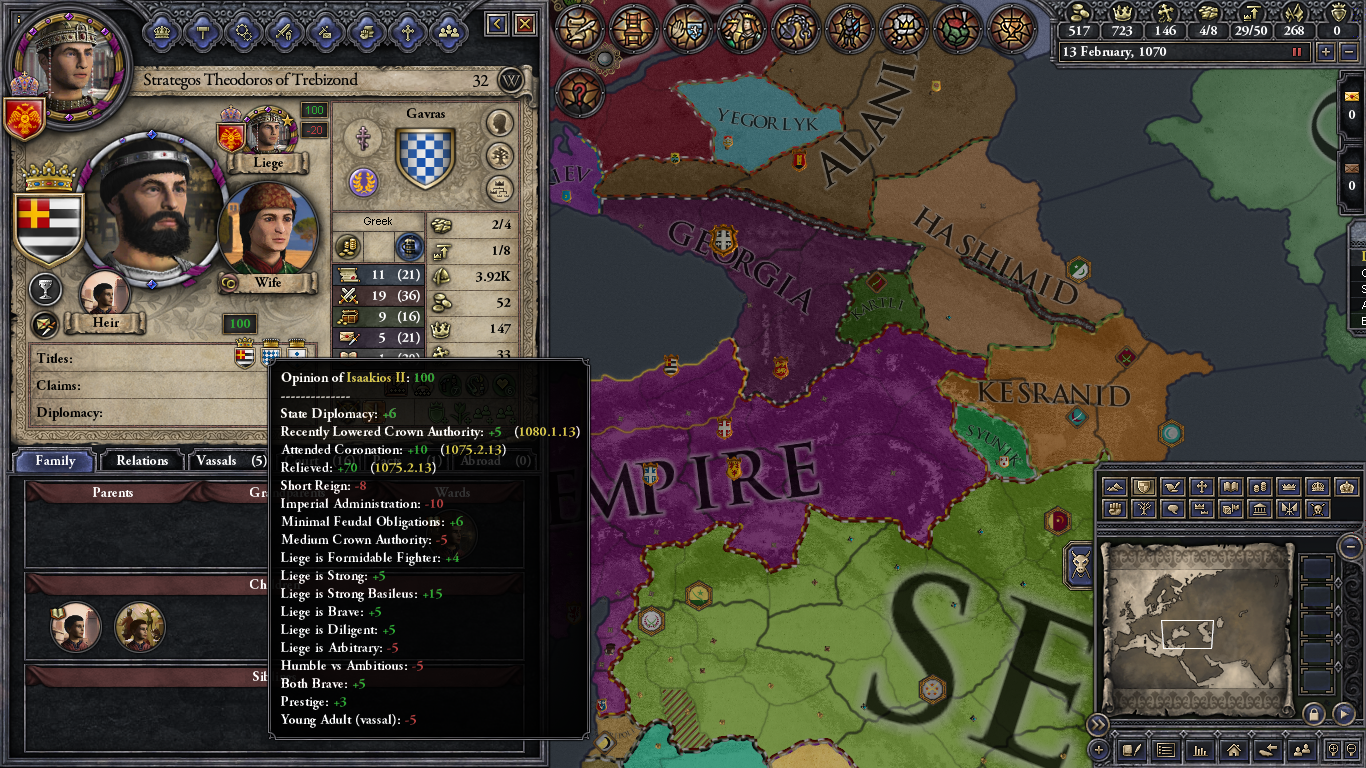Select the religion map mode cross icon
The width and height of the screenshot is (1366, 768).
pos(1201,487)
